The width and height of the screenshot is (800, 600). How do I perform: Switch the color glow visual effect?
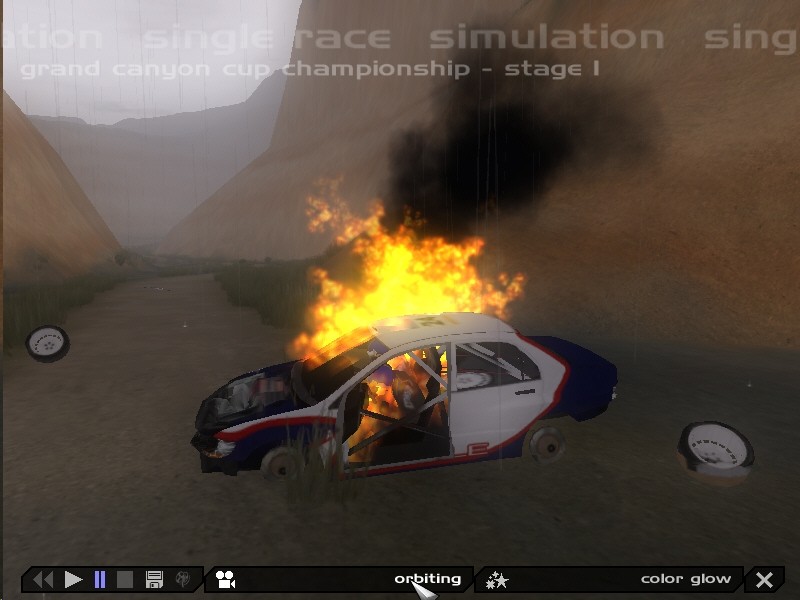(x=685, y=579)
